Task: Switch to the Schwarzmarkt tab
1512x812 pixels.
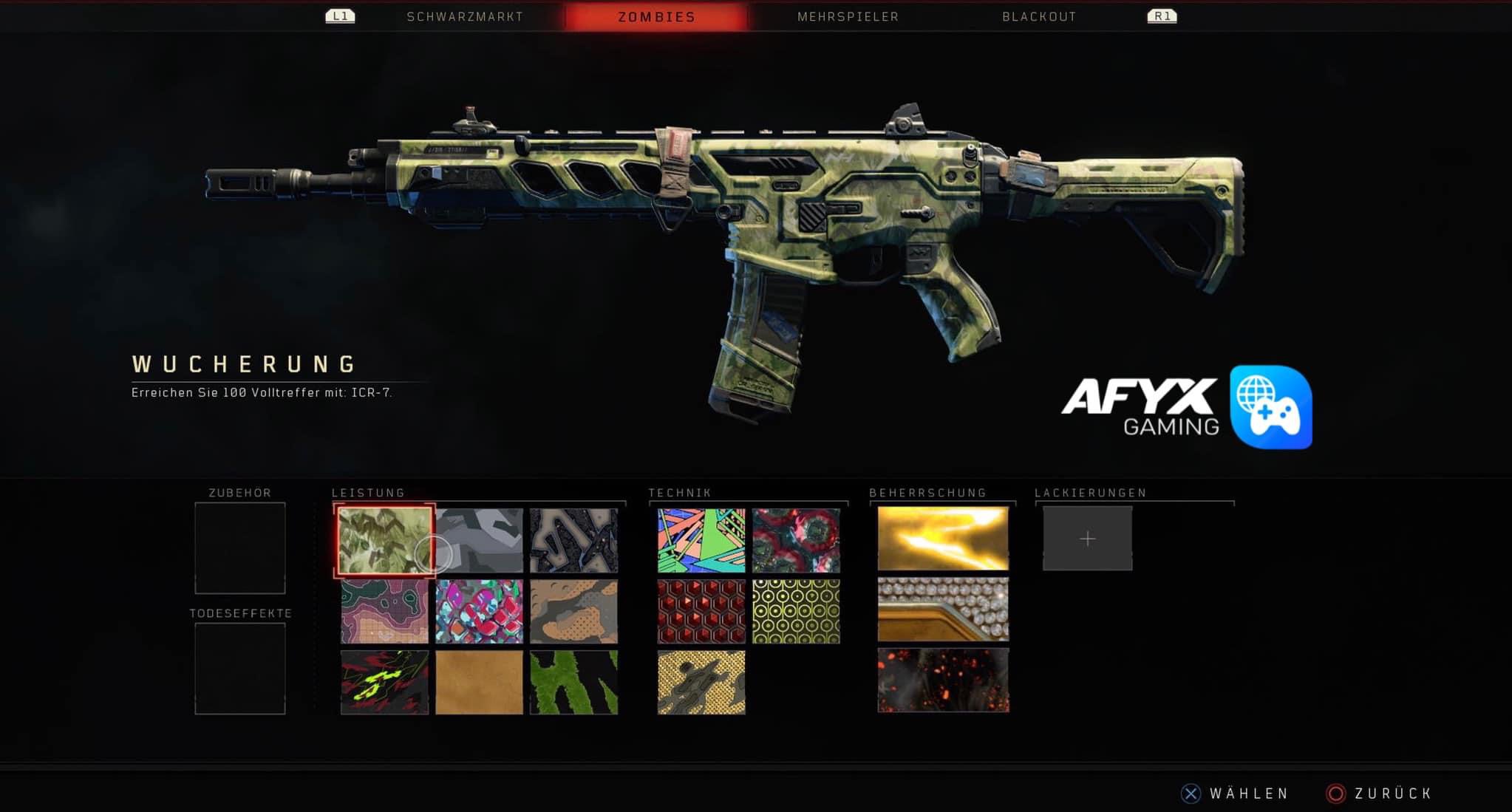Action: point(465,16)
